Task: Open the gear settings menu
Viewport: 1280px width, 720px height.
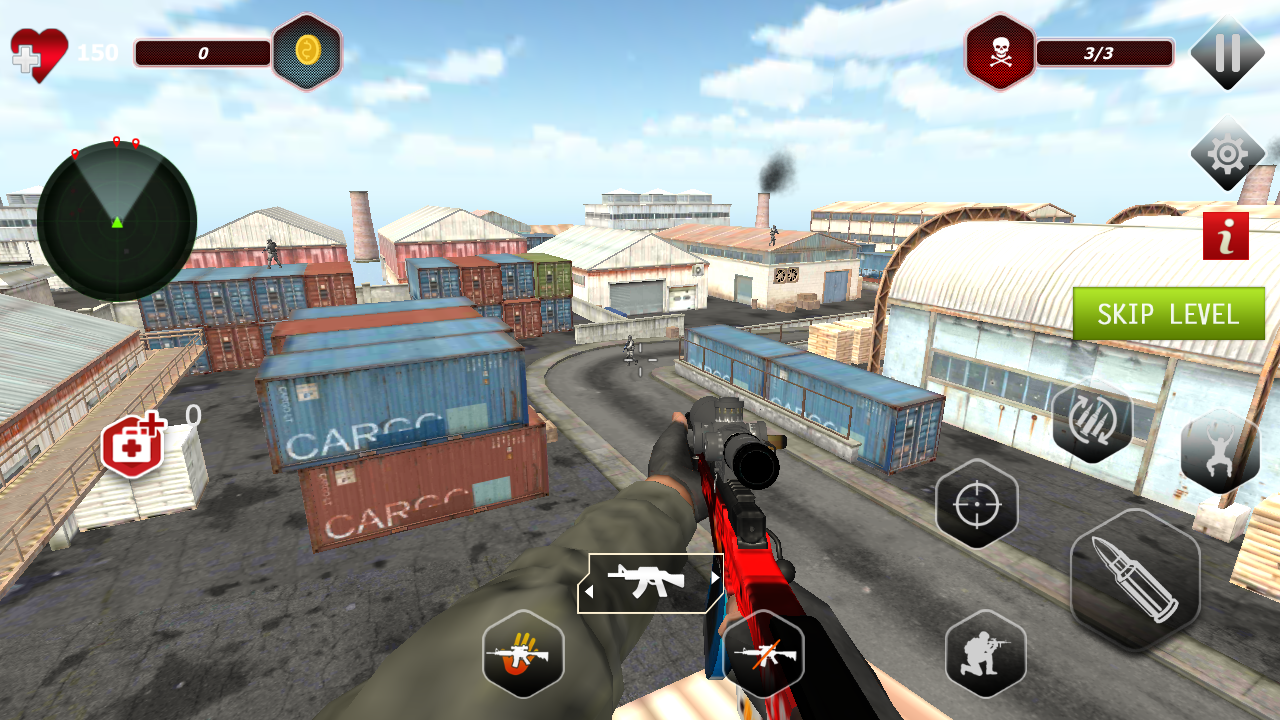Action: (1227, 154)
